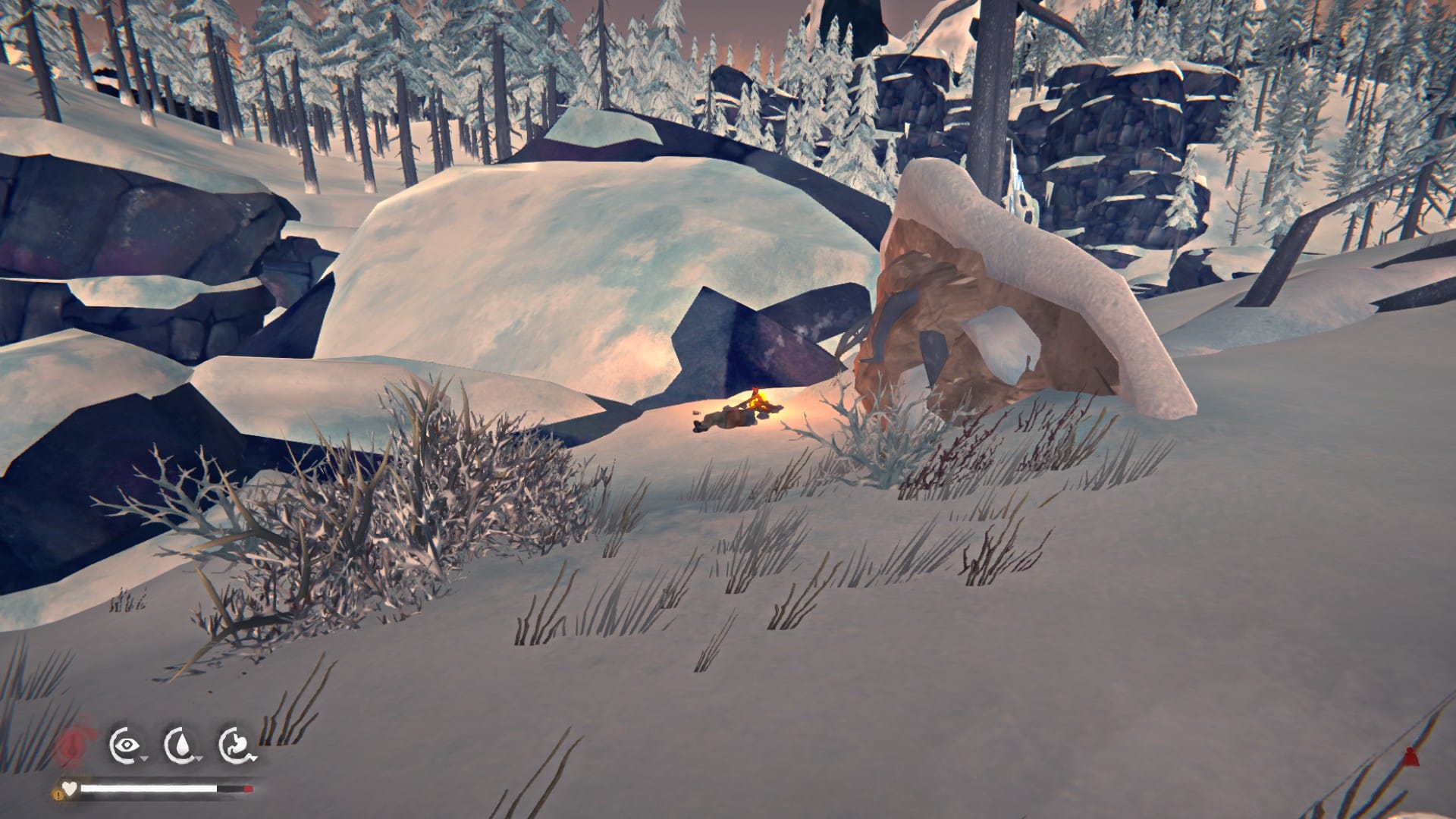The height and width of the screenshot is (819, 1456).
Task: Check the thirst water drop icon
Action: tap(181, 745)
